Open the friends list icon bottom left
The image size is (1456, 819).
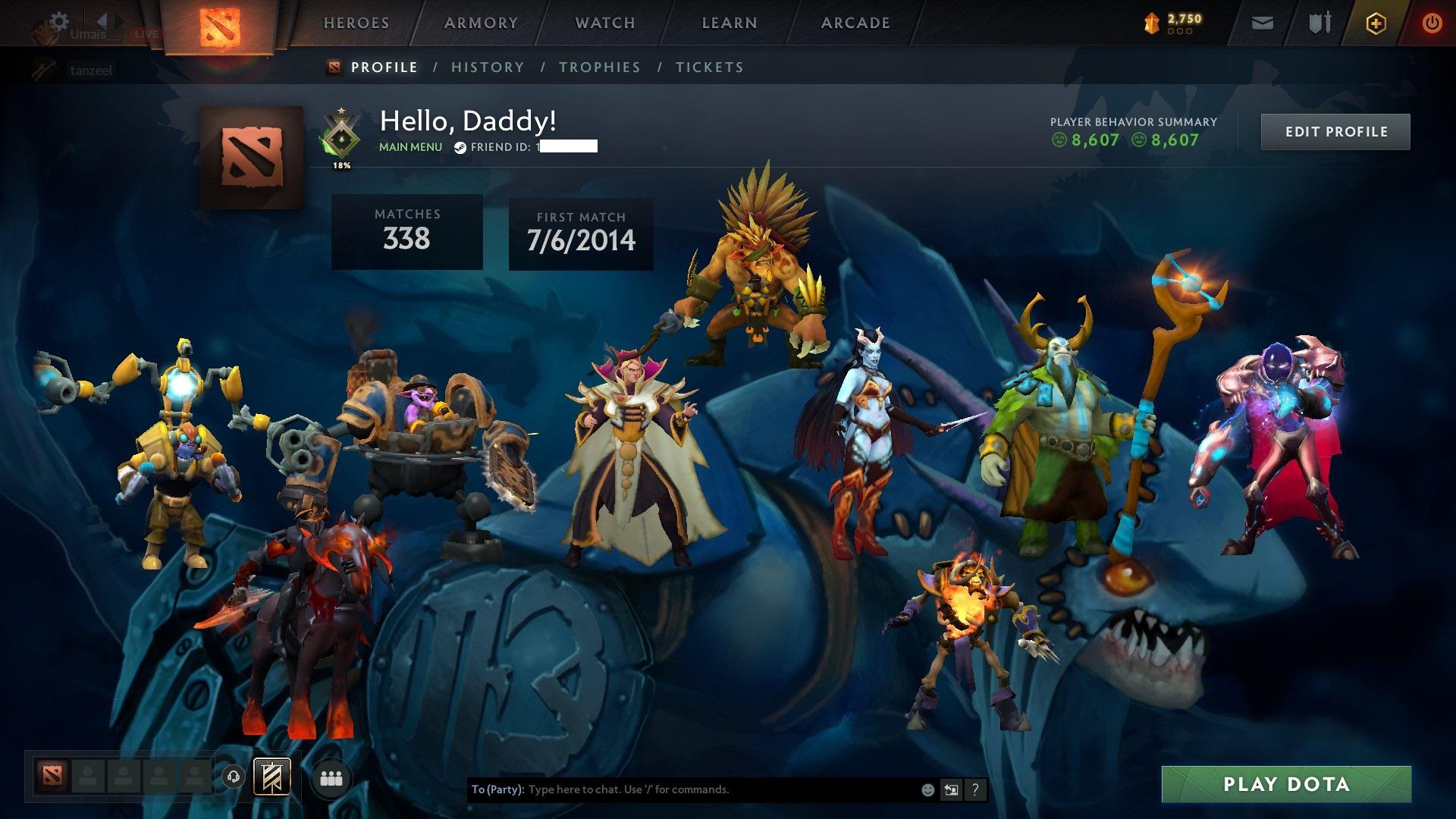point(331,777)
